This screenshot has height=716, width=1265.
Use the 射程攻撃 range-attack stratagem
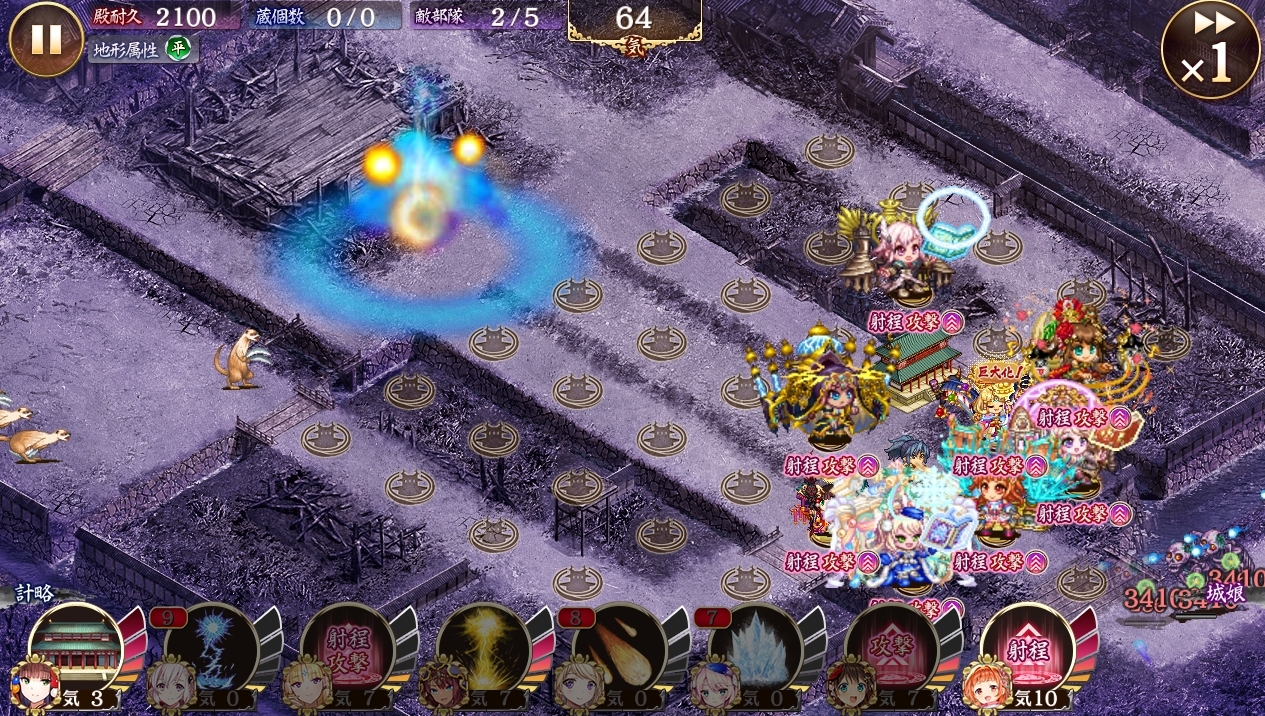click(x=348, y=650)
